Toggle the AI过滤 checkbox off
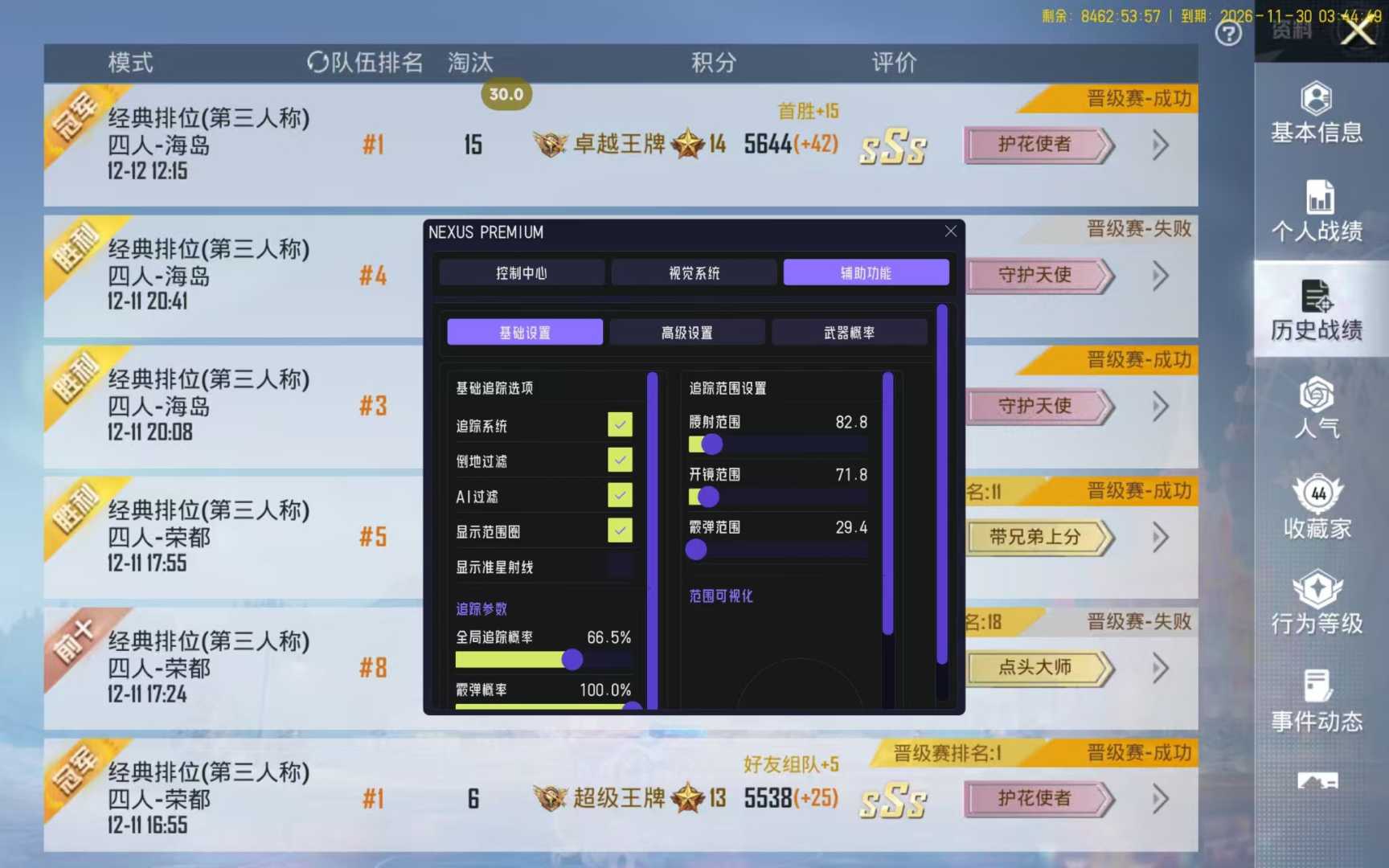Screen dimensions: 1389x868 pos(619,495)
